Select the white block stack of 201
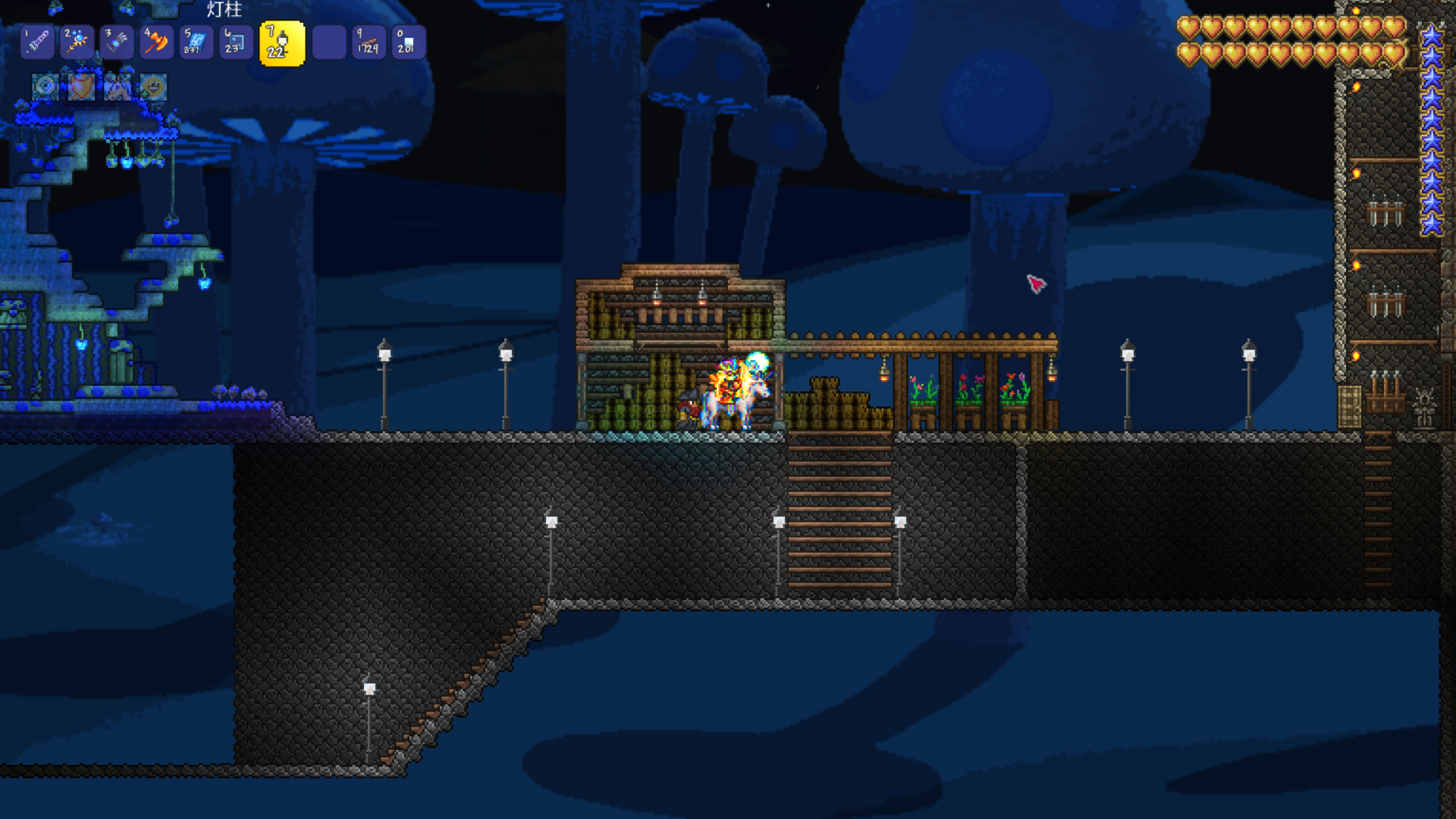1456x819 pixels. point(408,42)
